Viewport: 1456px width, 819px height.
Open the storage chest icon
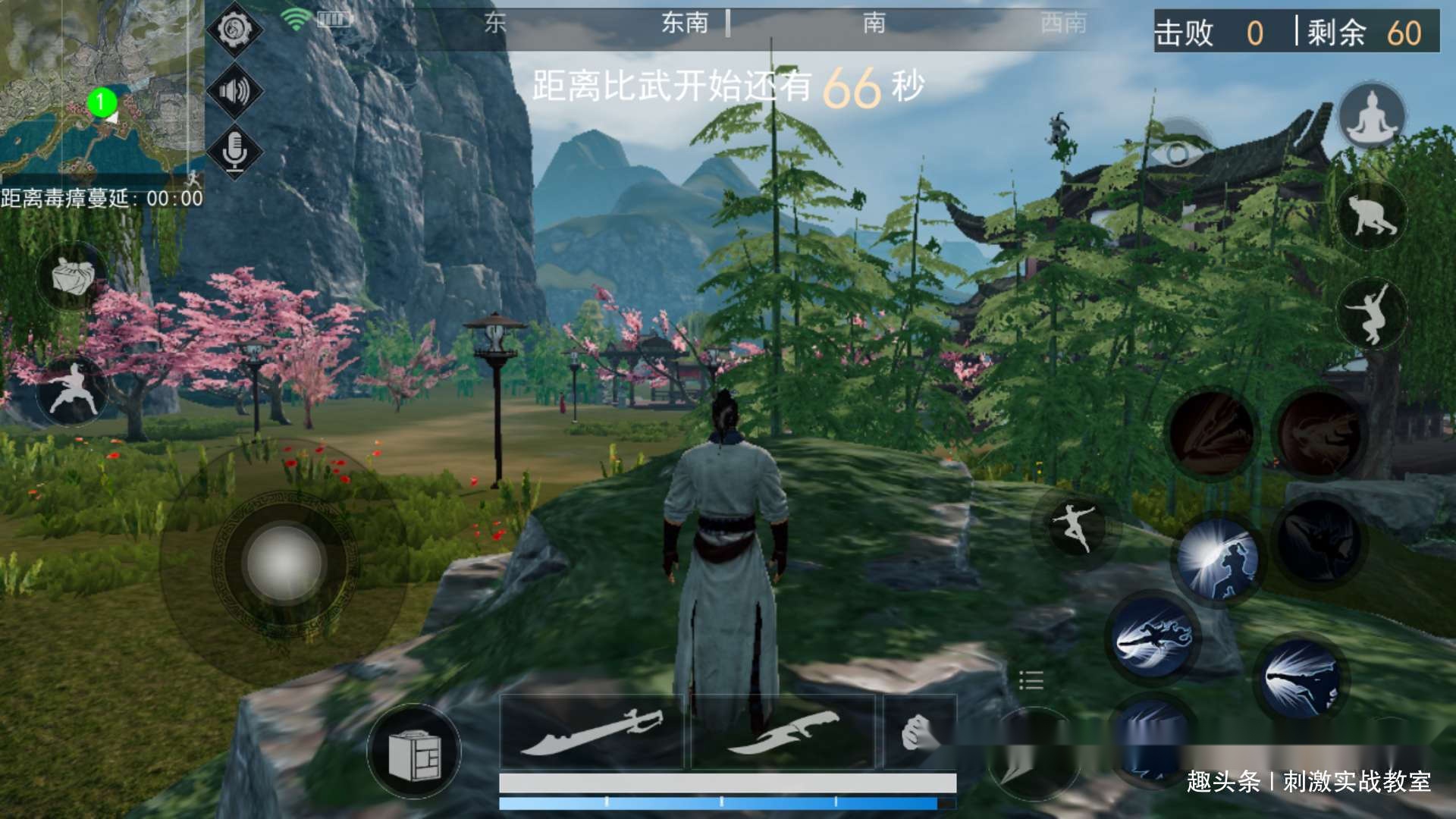tap(414, 751)
